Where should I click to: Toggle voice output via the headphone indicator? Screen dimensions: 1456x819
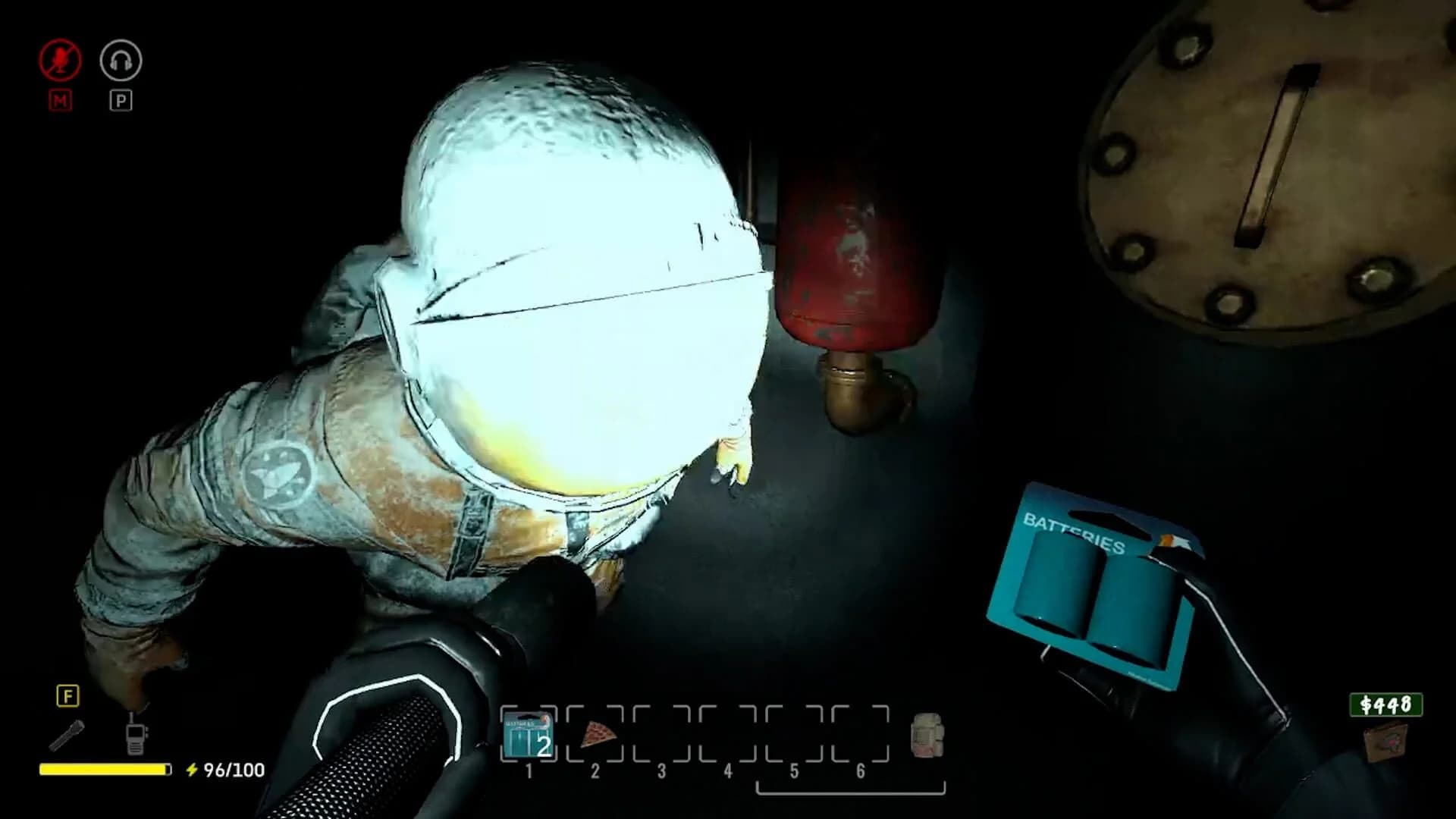(121, 61)
